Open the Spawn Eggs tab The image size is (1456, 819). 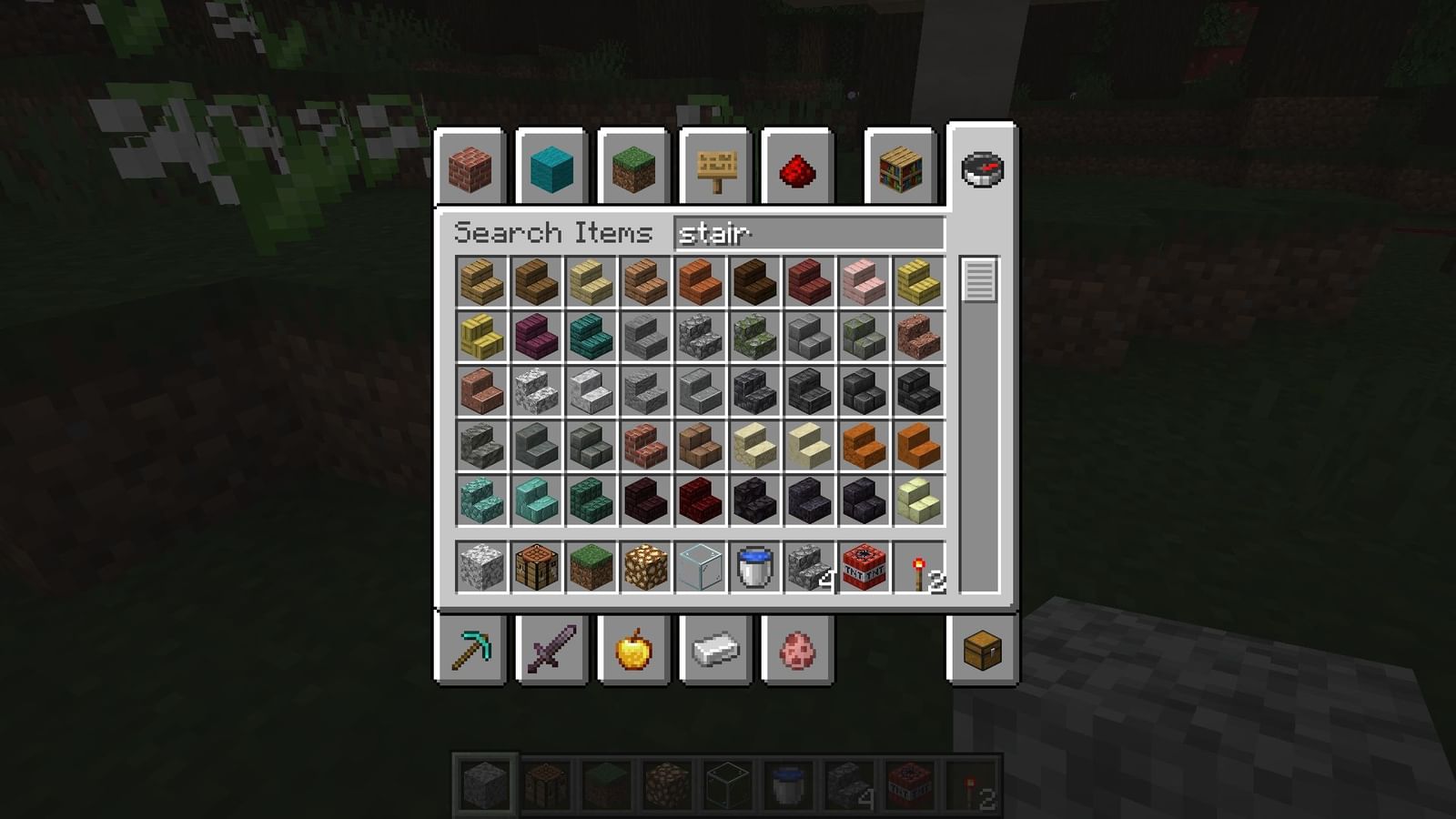tap(798, 649)
